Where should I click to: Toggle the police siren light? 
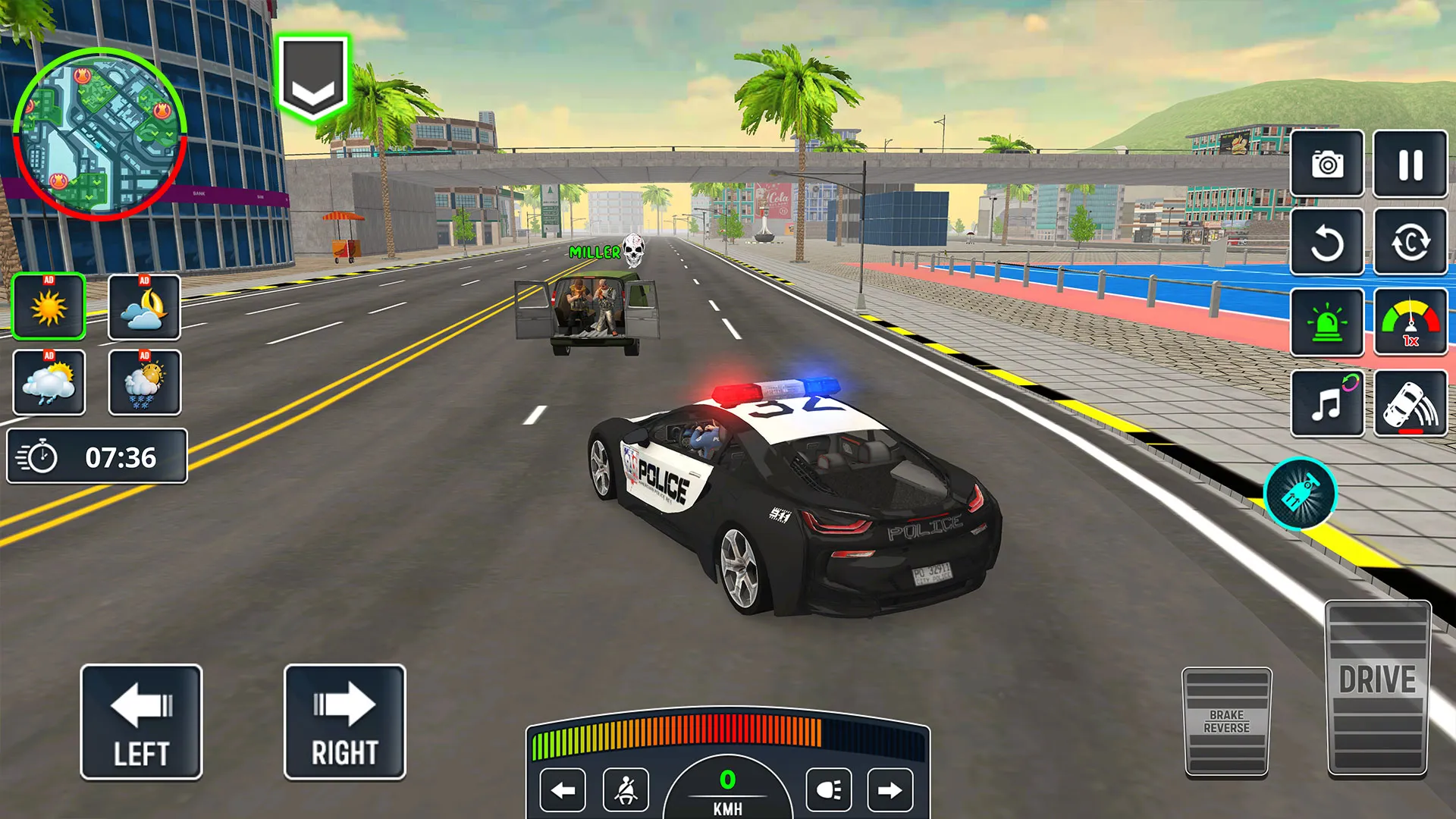pyautogui.click(x=1327, y=323)
